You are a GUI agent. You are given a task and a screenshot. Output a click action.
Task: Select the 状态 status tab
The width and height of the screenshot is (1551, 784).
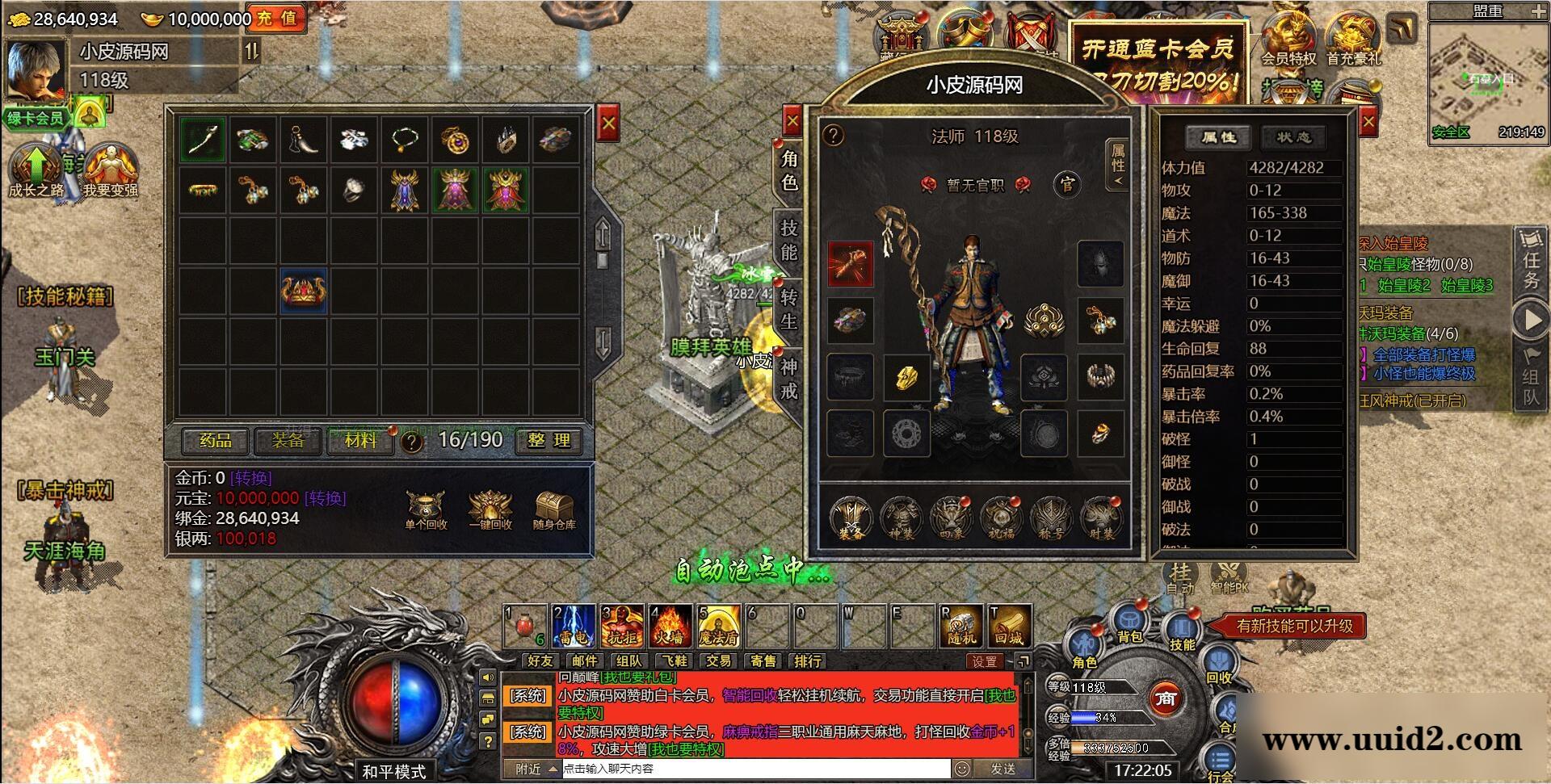[x=1293, y=137]
